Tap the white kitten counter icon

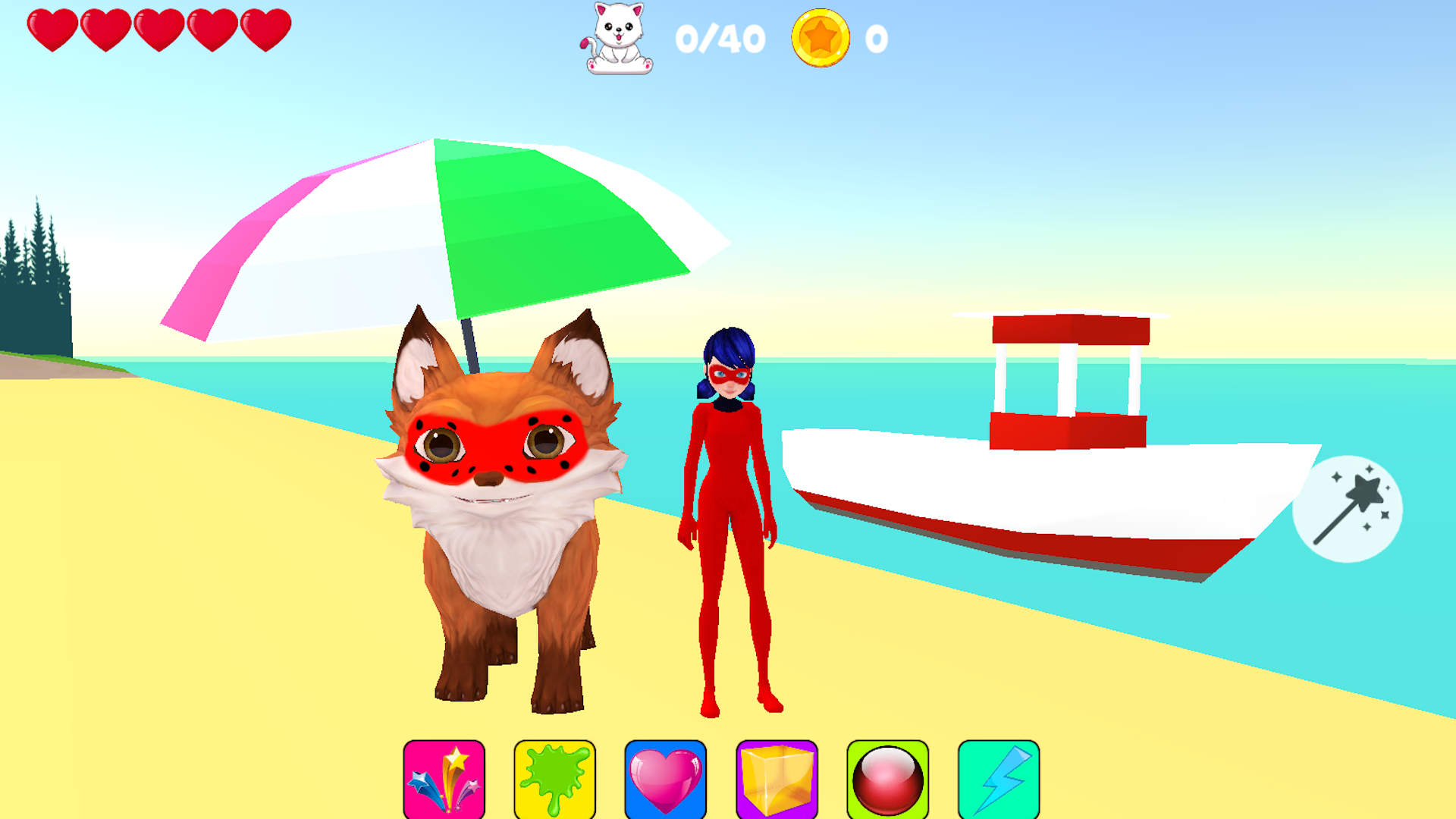tap(616, 39)
